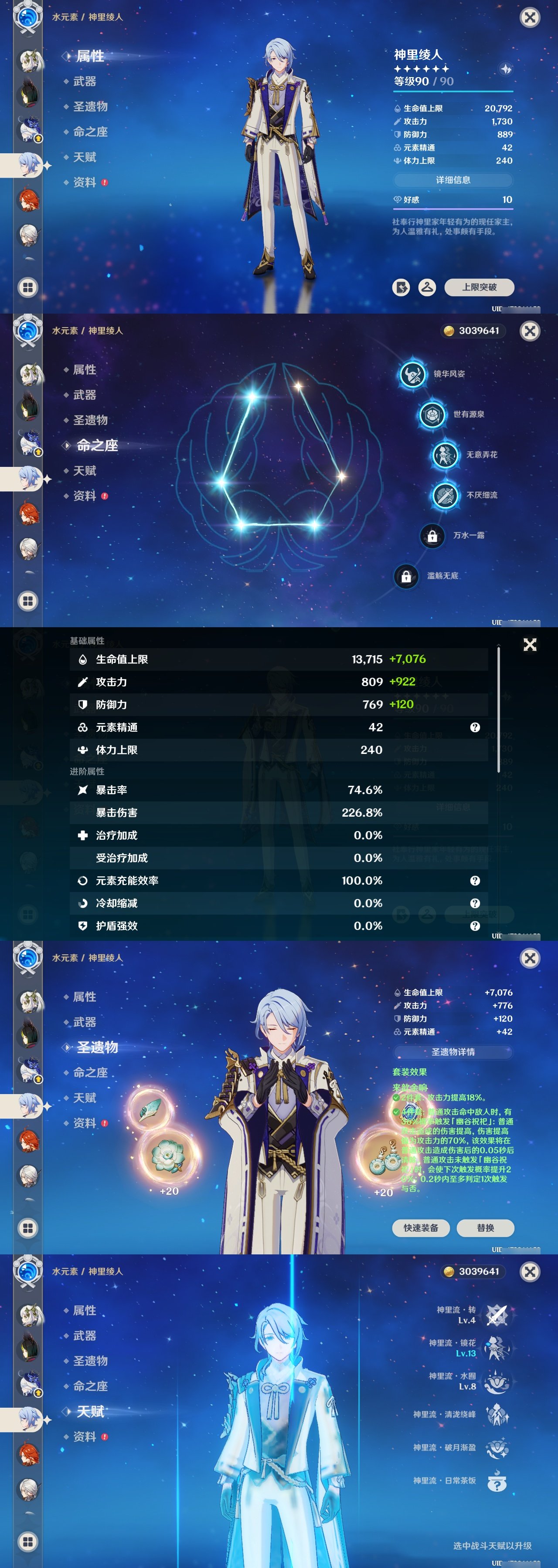
Task: Click the 替换 artifact button
Action: tap(486, 1228)
